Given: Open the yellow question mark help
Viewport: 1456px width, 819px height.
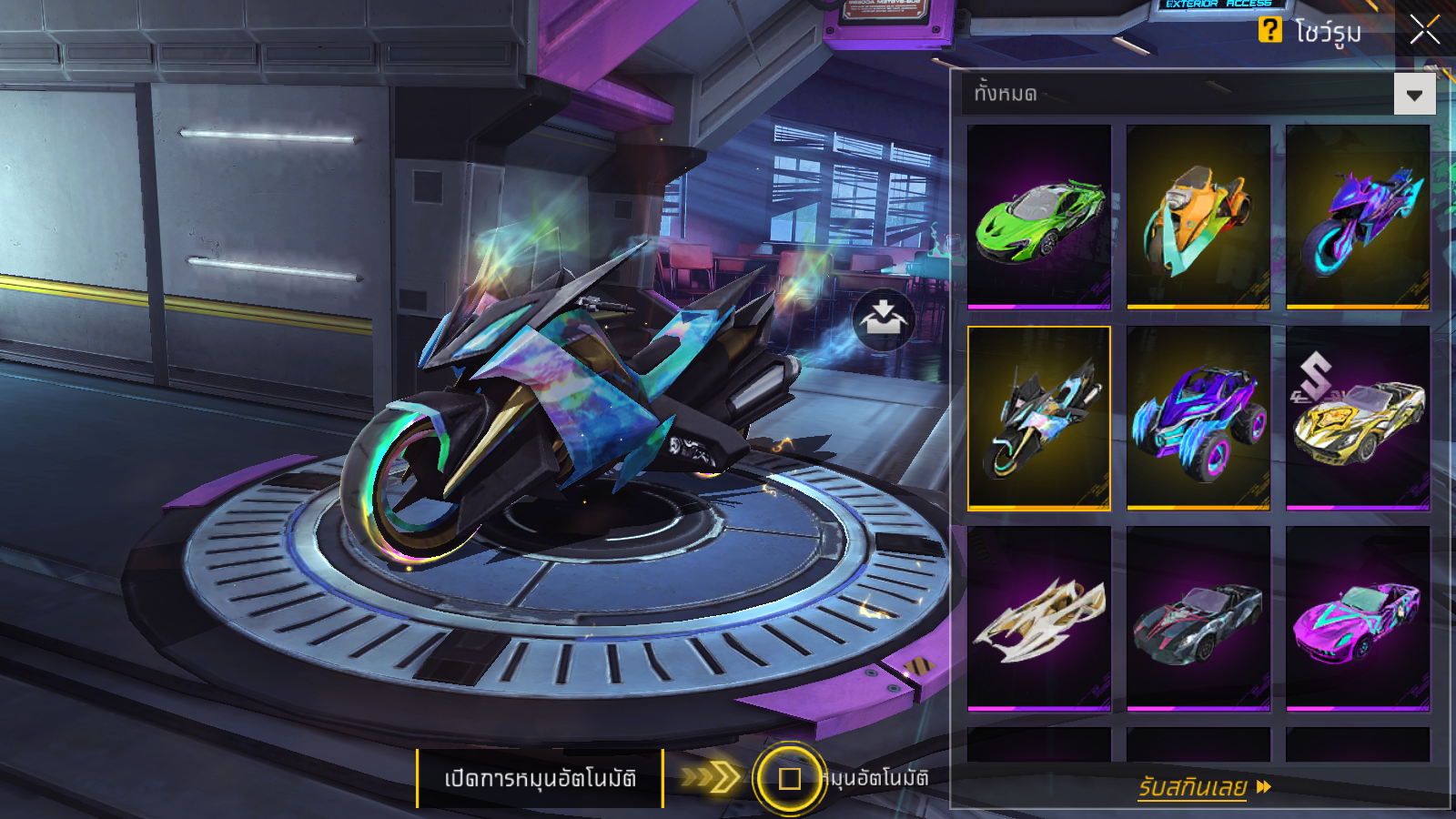Looking at the screenshot, I should coord(1269,30).
